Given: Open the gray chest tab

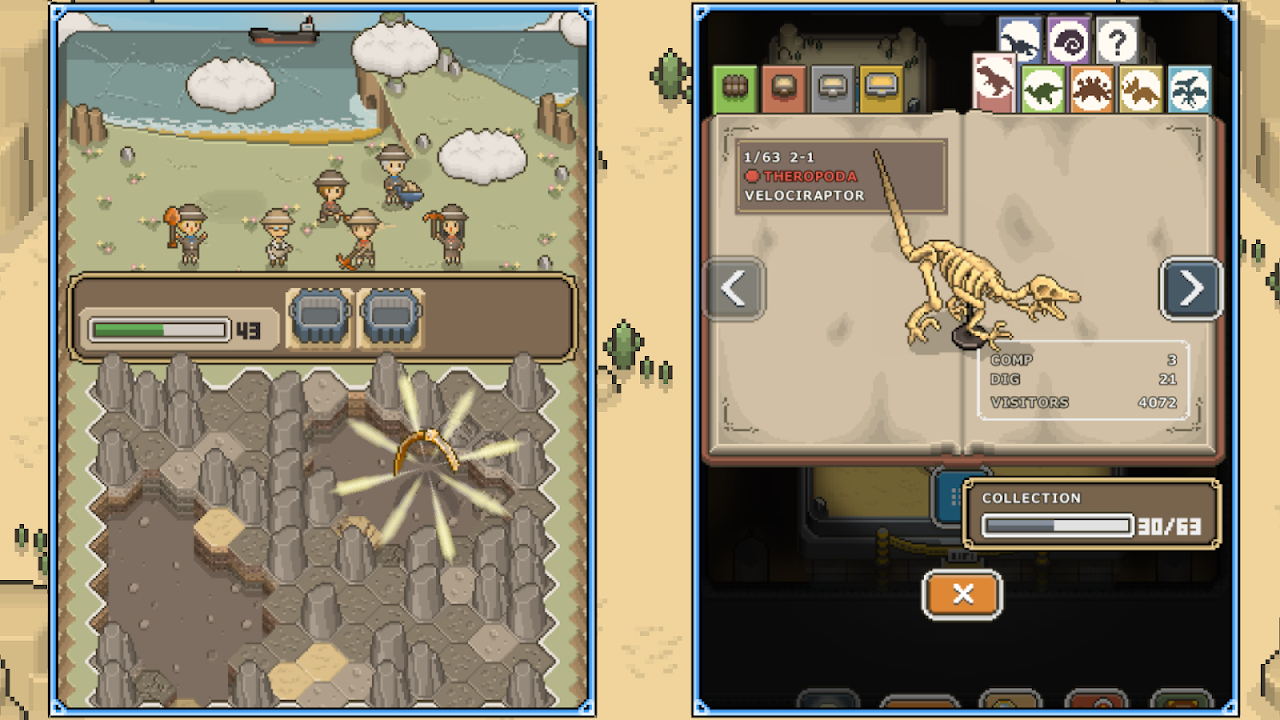Looking at the screenshot, I should coord(832,89).
